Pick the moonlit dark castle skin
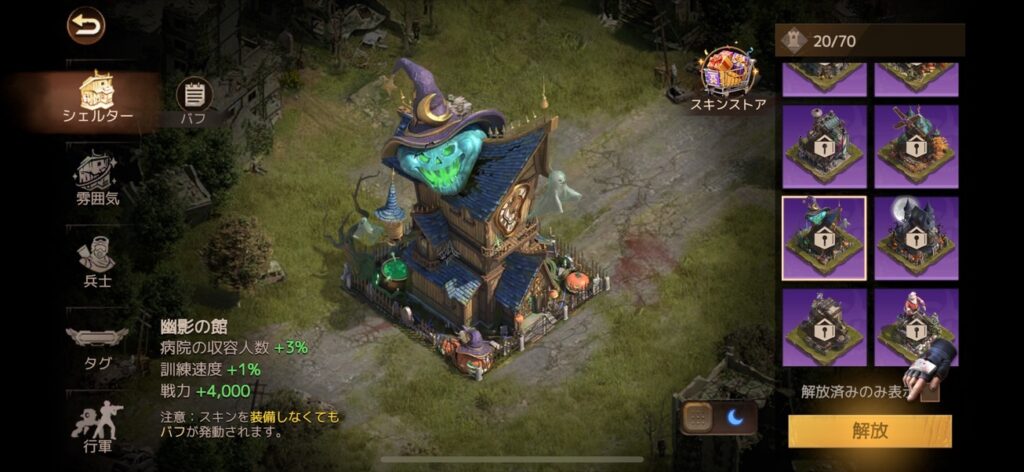The width and height of the screenshot is (1024, 472). [x=916, y=237]
